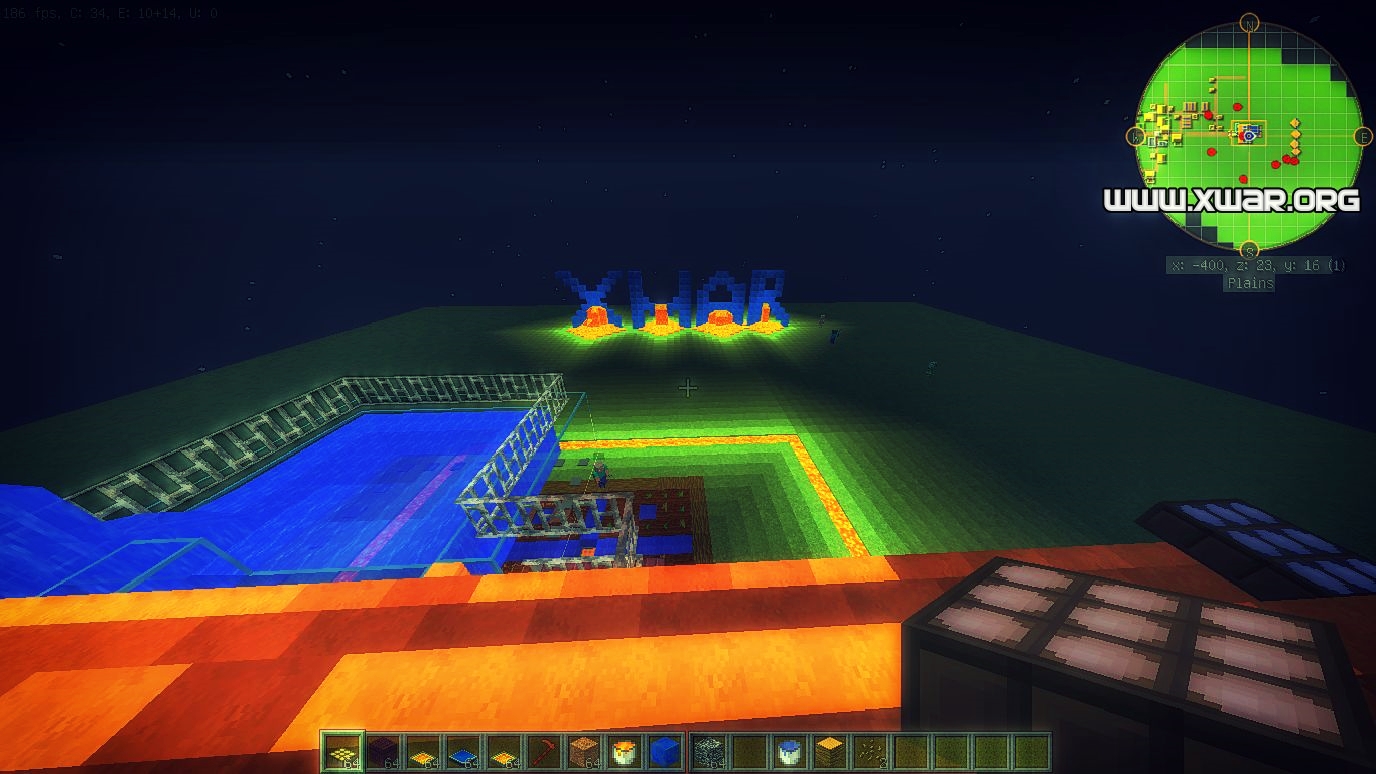
Task: Click the coordinates readout below the minimap
Action: (1258, 265)
